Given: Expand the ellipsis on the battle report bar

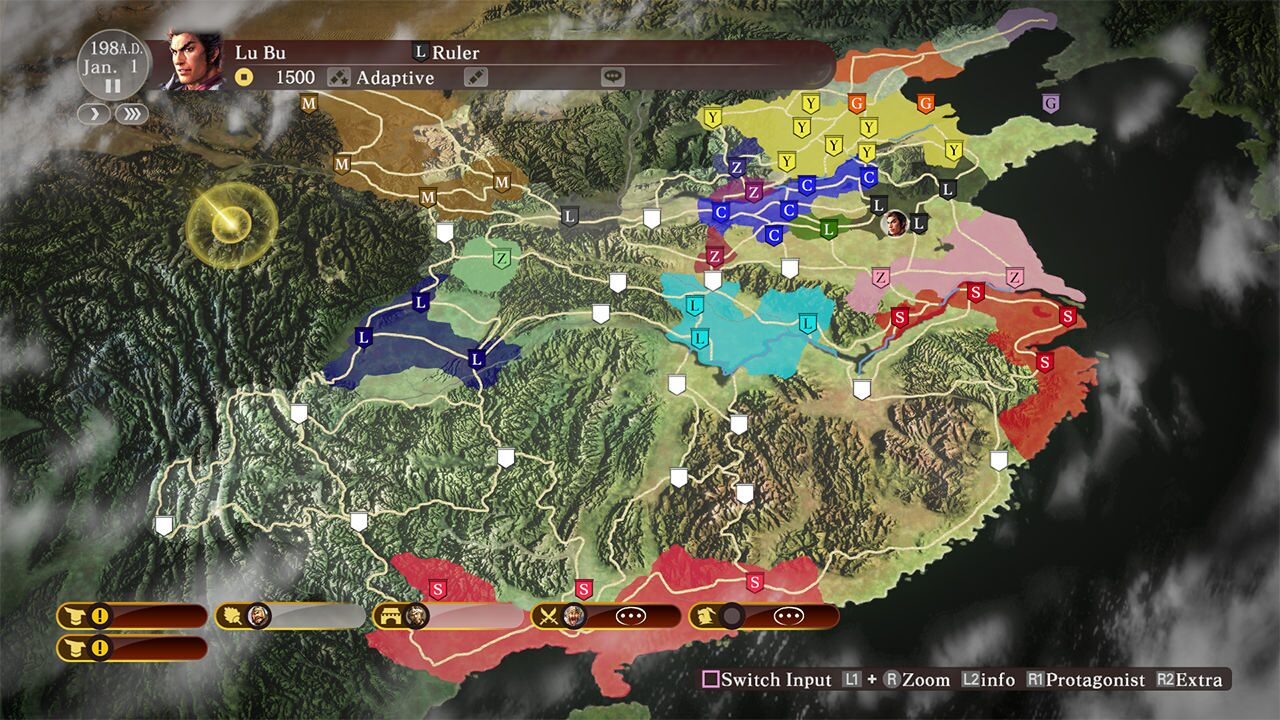Looking at the screenshot, I should [x=630, y=617].
